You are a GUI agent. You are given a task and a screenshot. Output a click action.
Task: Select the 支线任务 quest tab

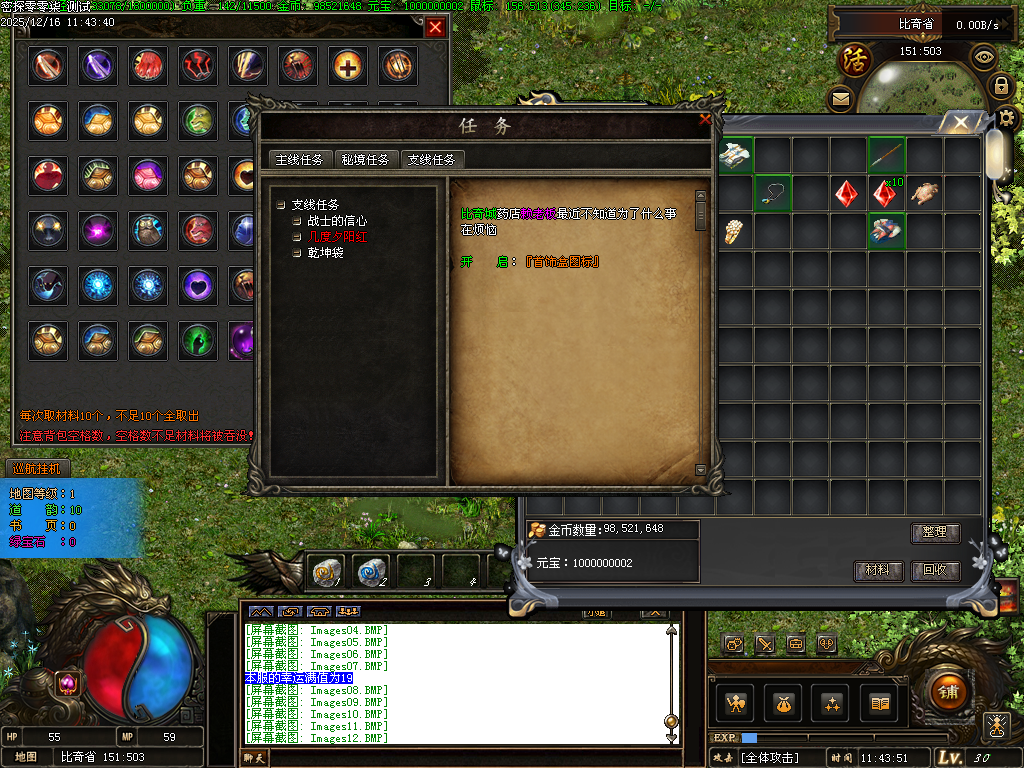(431, 159)
